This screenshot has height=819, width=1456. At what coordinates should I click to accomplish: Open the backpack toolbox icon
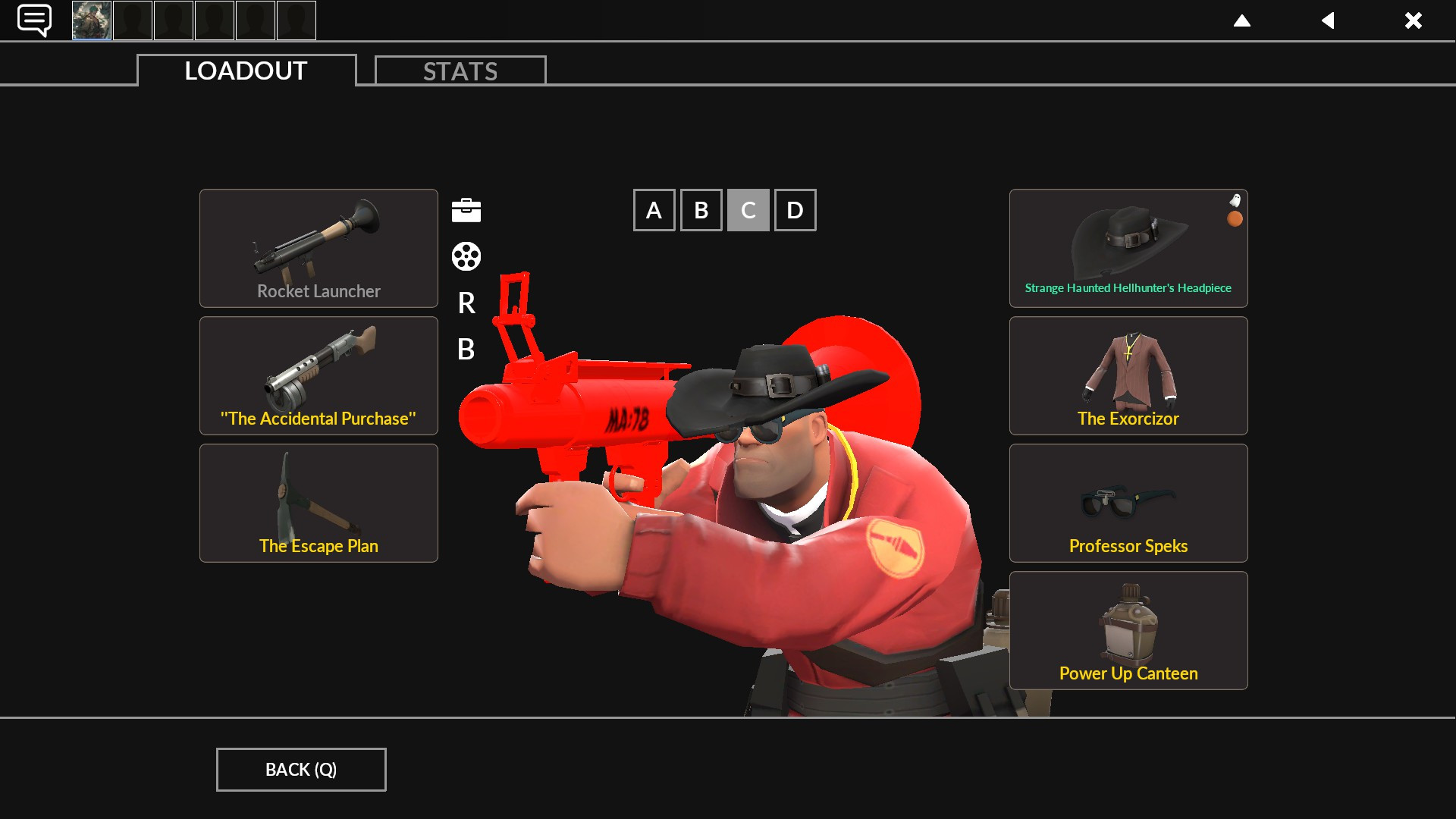point(466,210)
